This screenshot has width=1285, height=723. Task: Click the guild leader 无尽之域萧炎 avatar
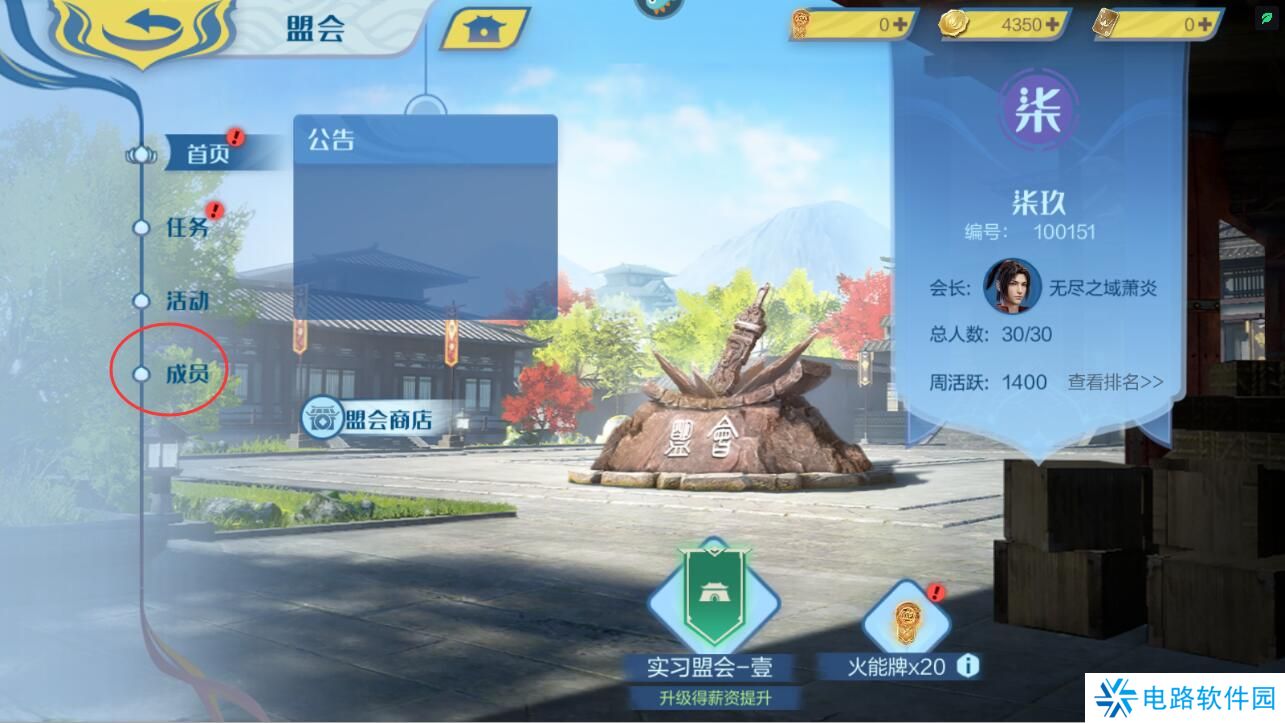tap(1012, 285)
